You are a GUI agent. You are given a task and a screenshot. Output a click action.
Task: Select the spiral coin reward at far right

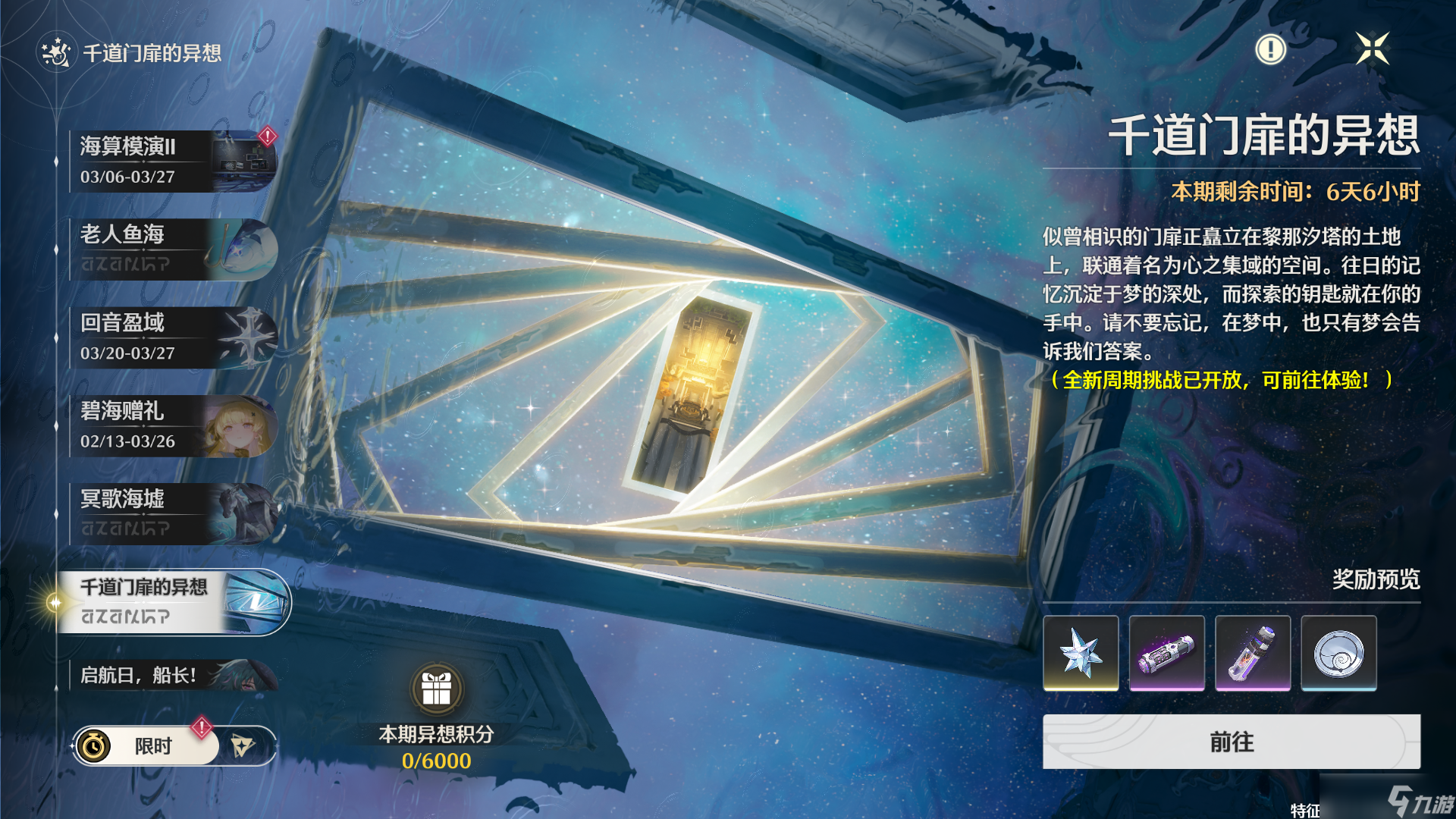(1339, 653)
